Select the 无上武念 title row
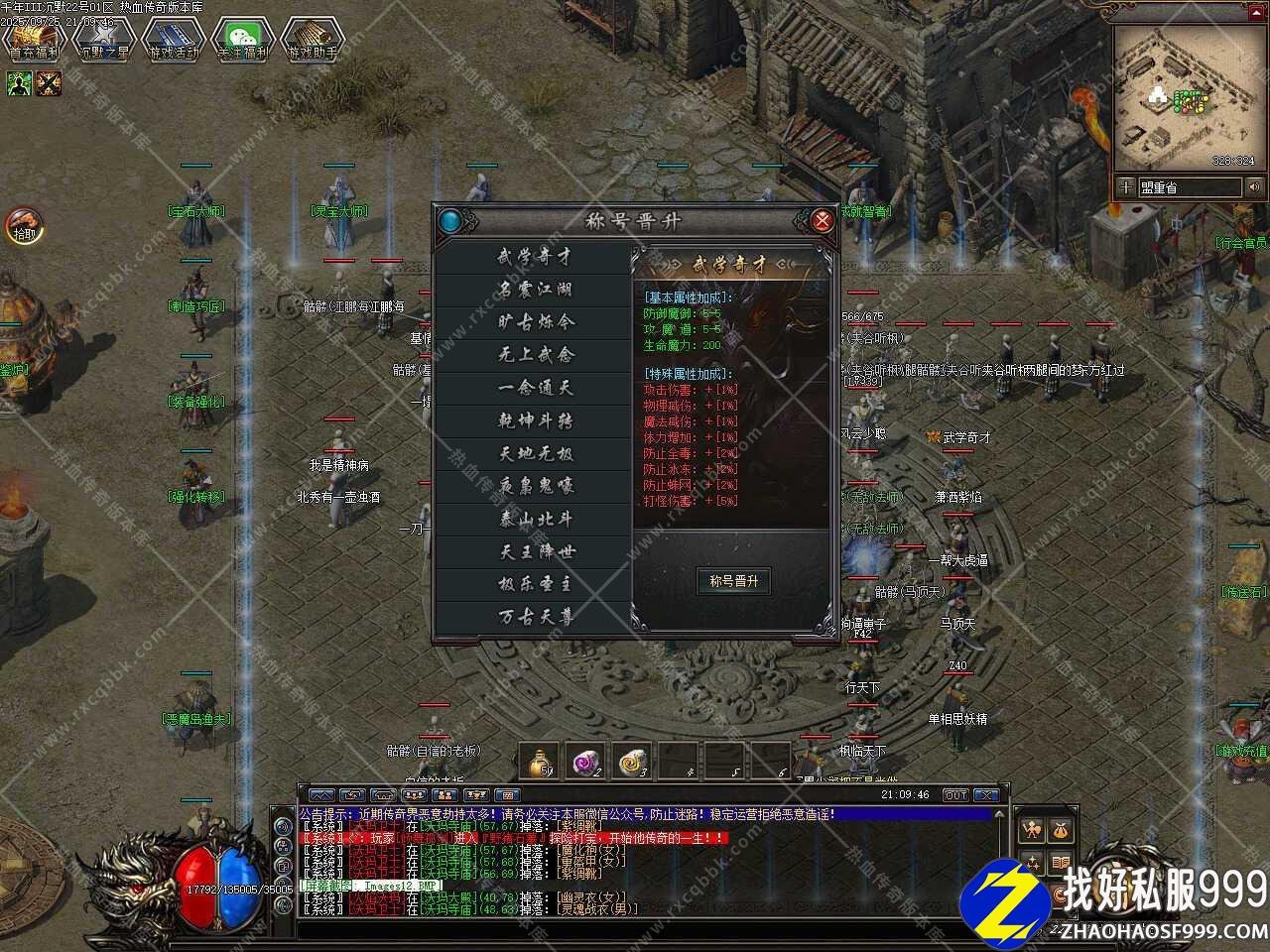This screenshot has width=1270, height=952. [x=535, y=355]
